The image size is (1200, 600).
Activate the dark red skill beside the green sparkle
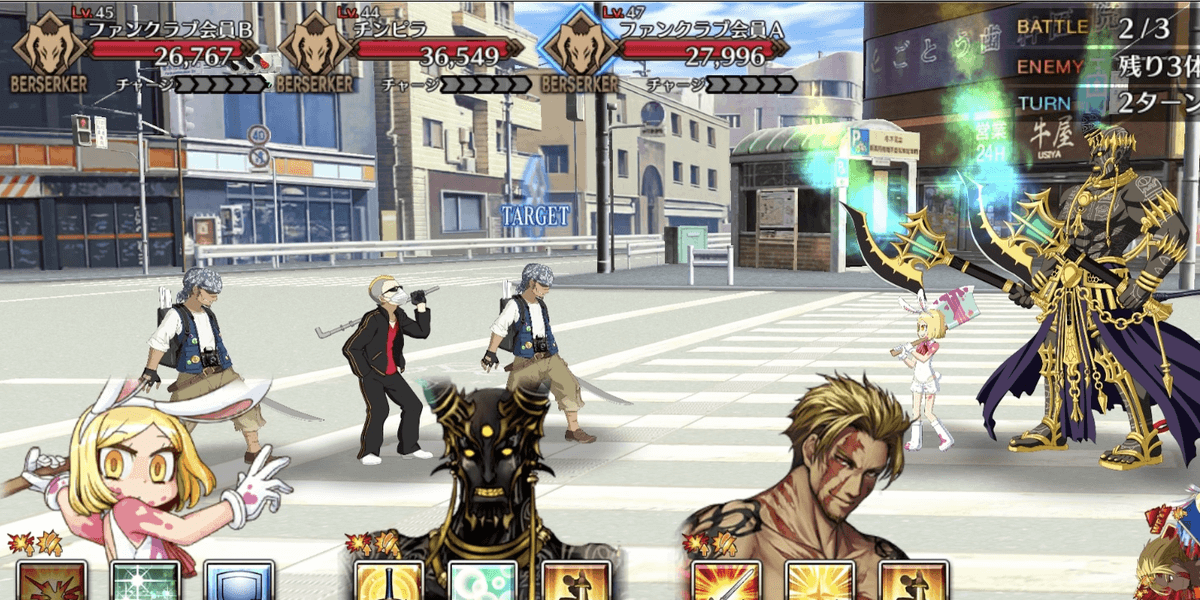(51, 583)
